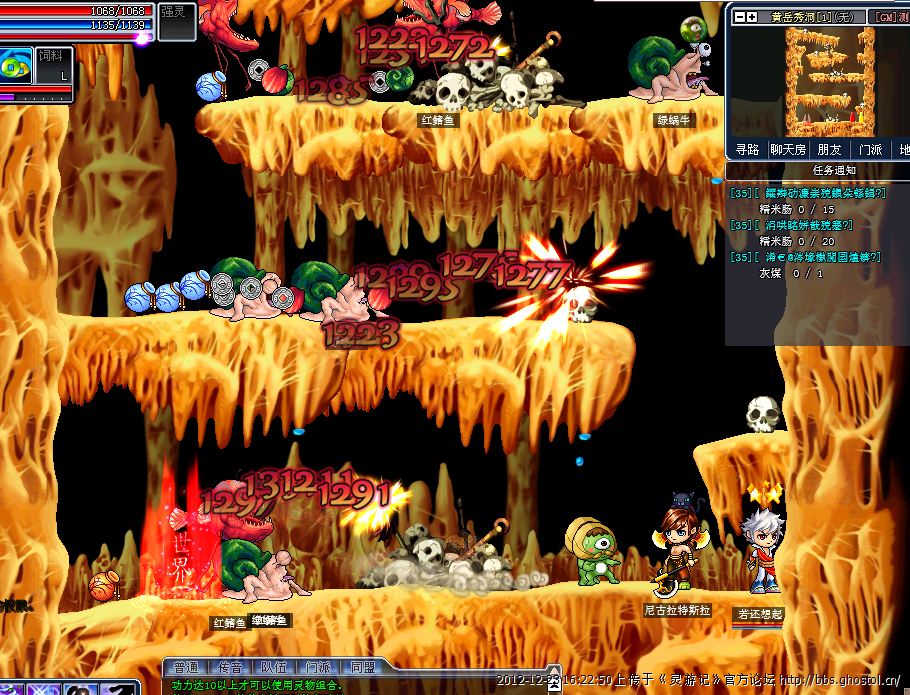Switch chat to the 普通 channel
The width and height of the screenshot is (910, 695).
point(186,667)
